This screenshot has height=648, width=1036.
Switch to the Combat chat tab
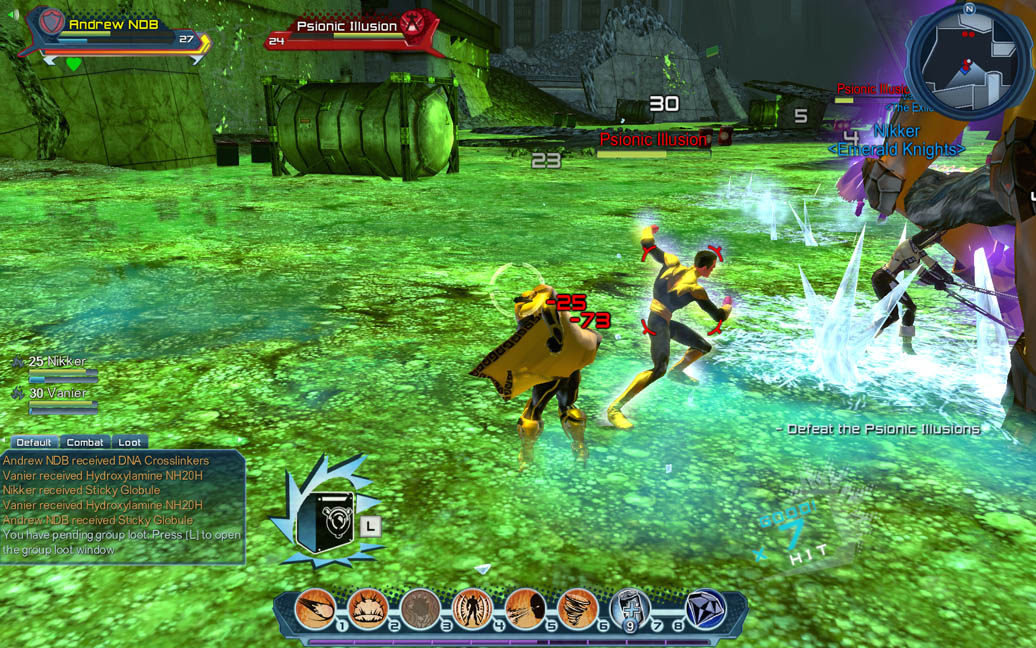point(85,442)
